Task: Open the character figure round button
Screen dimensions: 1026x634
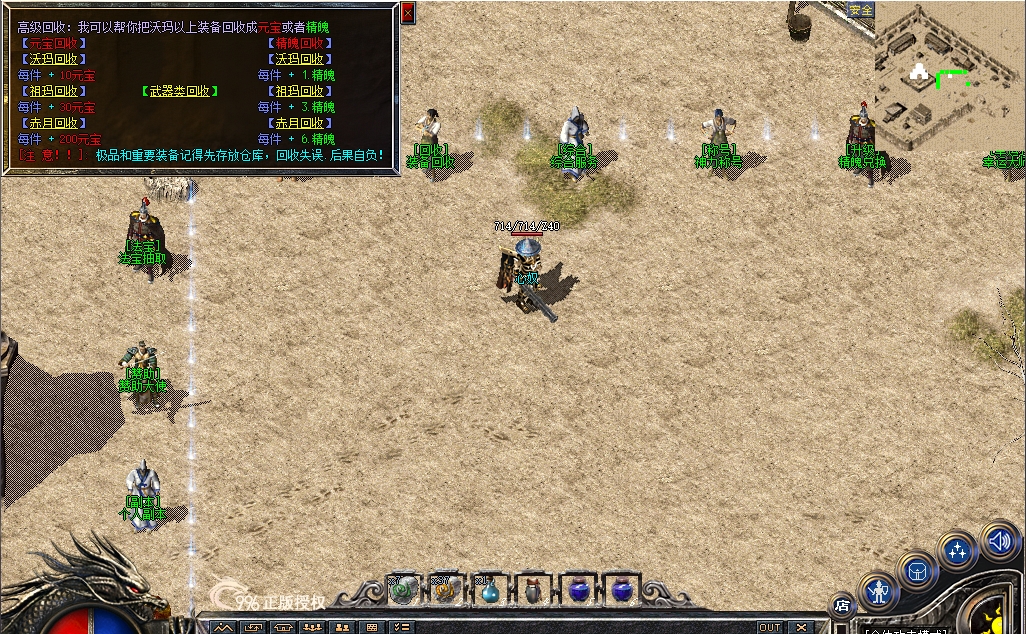Action: pos(878,592)
